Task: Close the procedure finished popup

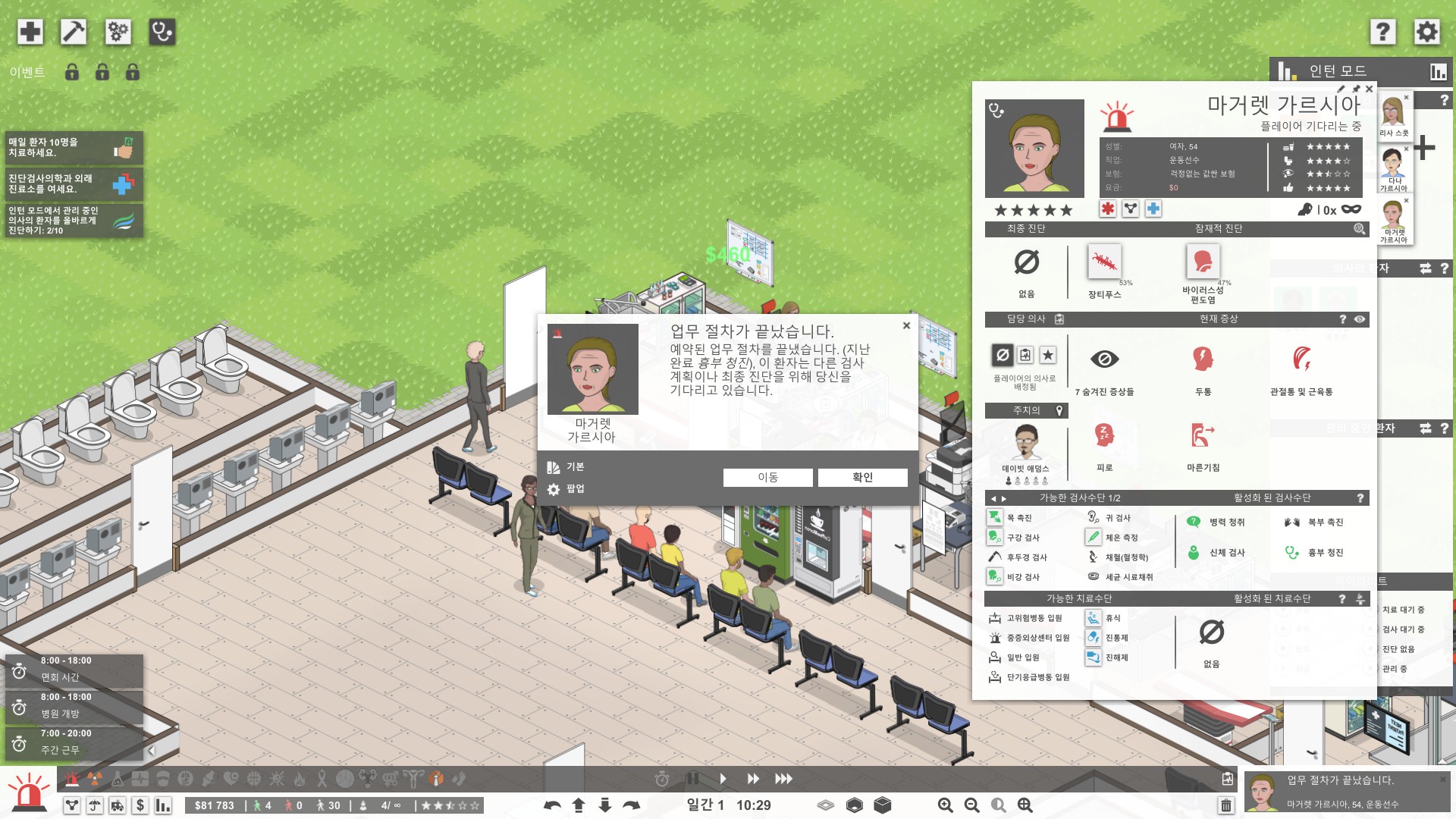Action: pos(906,326)
